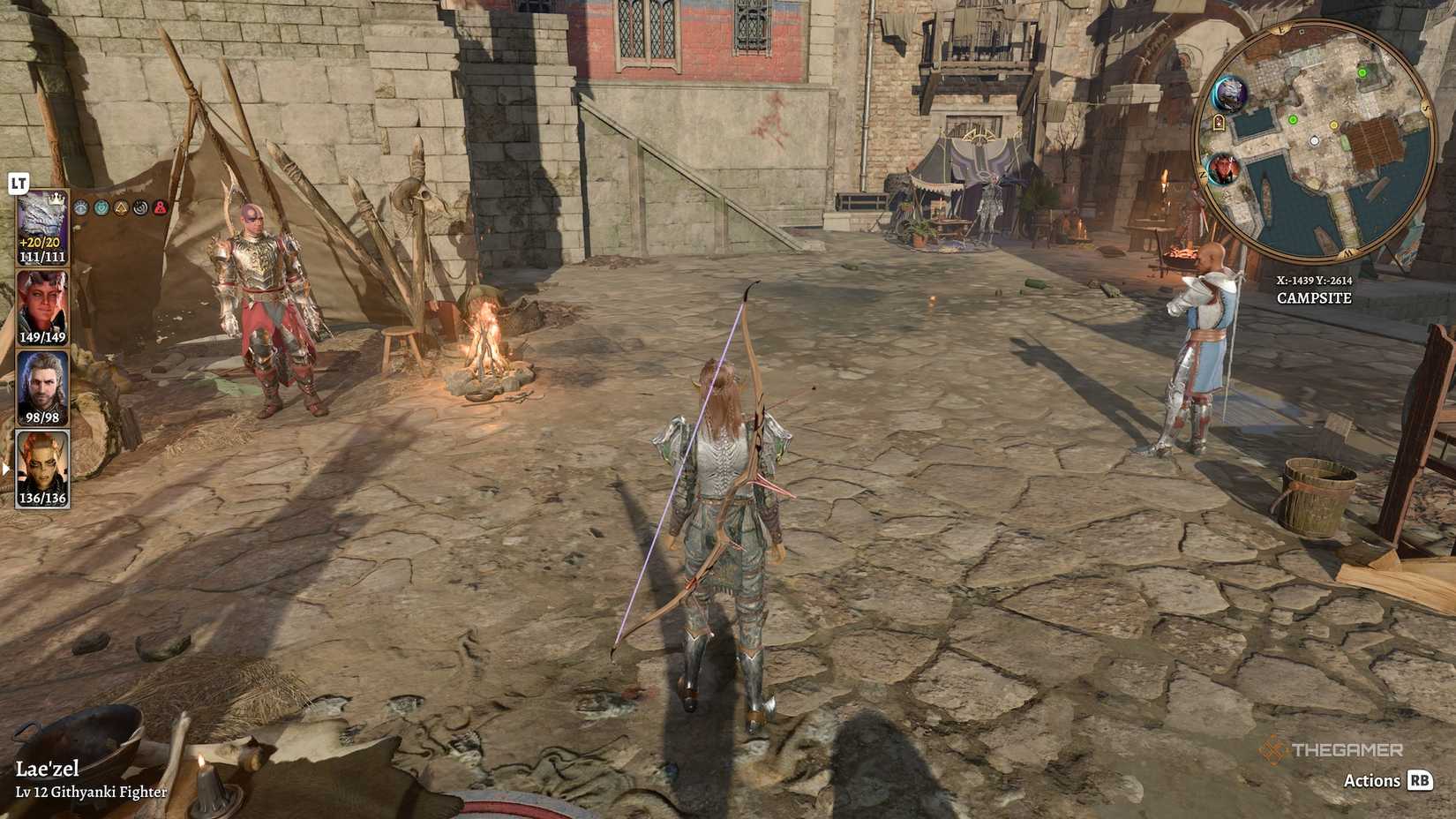The width and height of the screenshot is (1456, 819).
Task: Click the gold triangular condition icon
Action: pyautogui.click(x=122, y=207)
